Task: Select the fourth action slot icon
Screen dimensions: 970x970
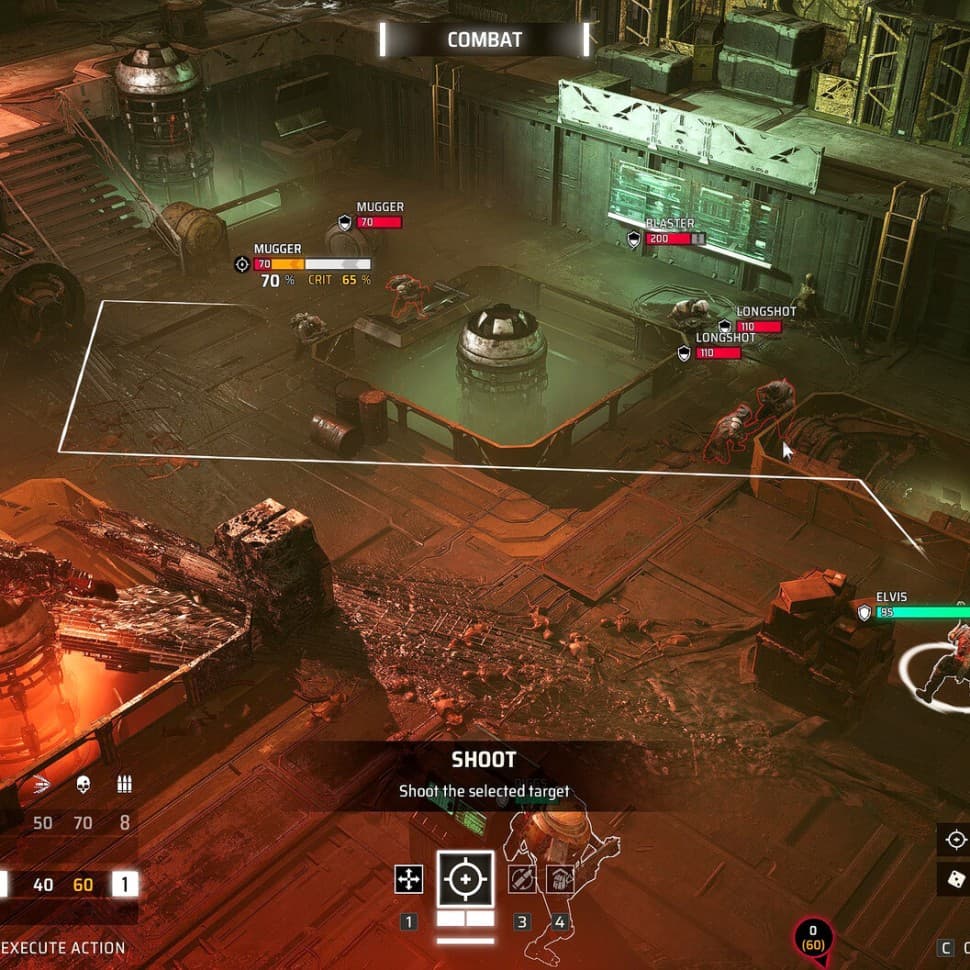Action: pos(560,879)
